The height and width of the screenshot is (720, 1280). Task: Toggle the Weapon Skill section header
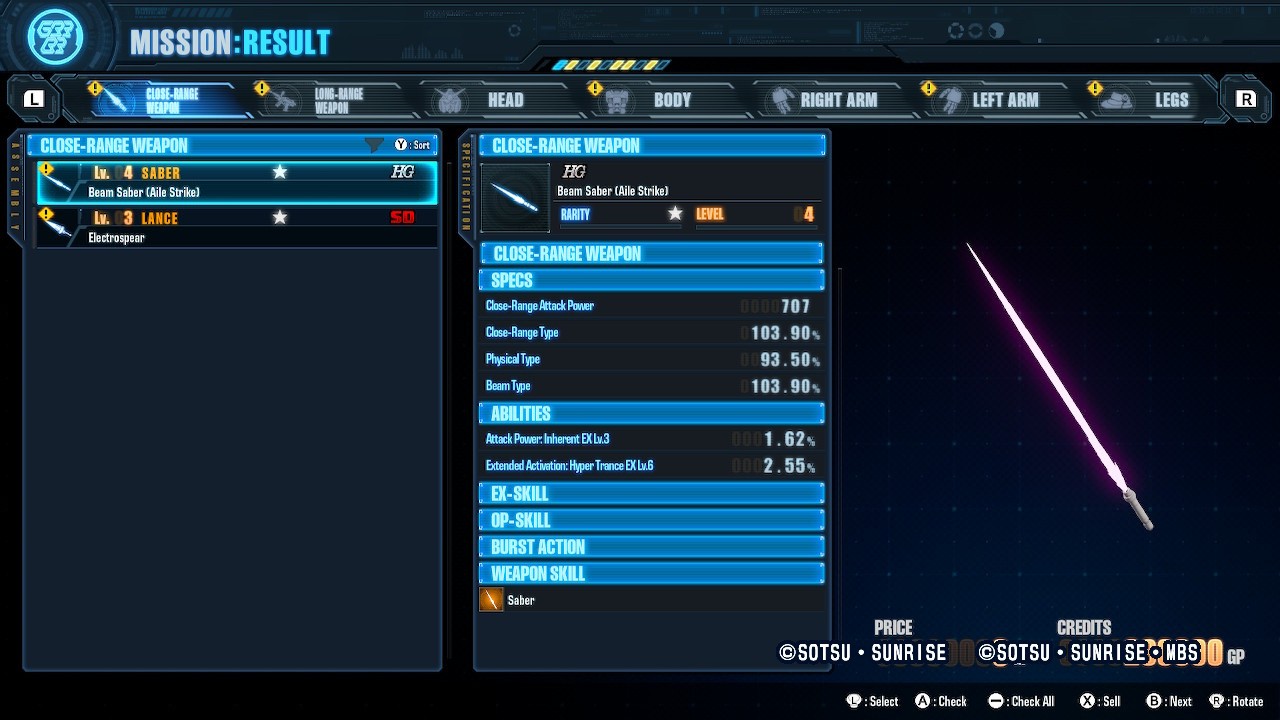point(651,574)
